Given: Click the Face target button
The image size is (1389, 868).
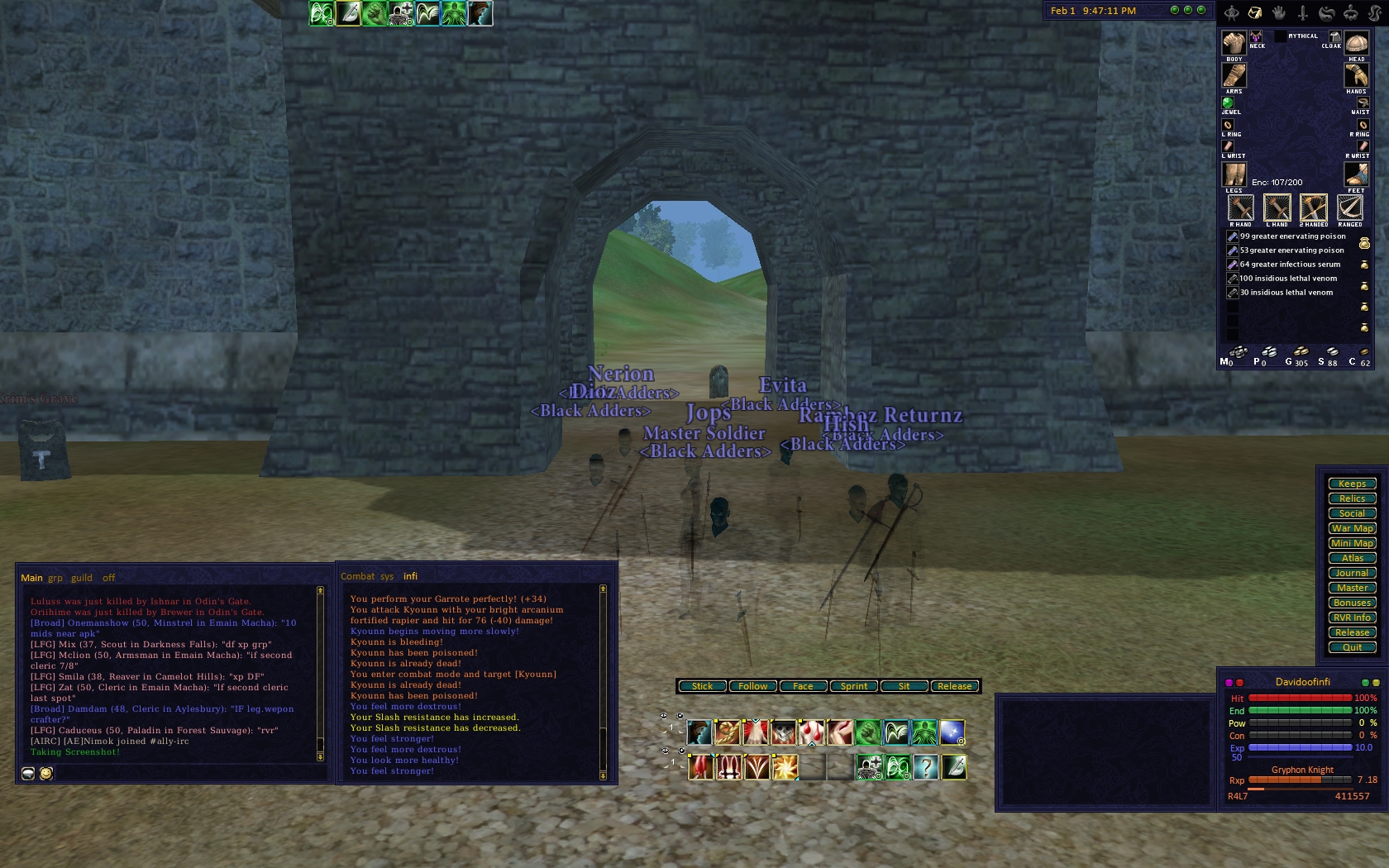Looking at the screenshot, I should pos(803,686).
